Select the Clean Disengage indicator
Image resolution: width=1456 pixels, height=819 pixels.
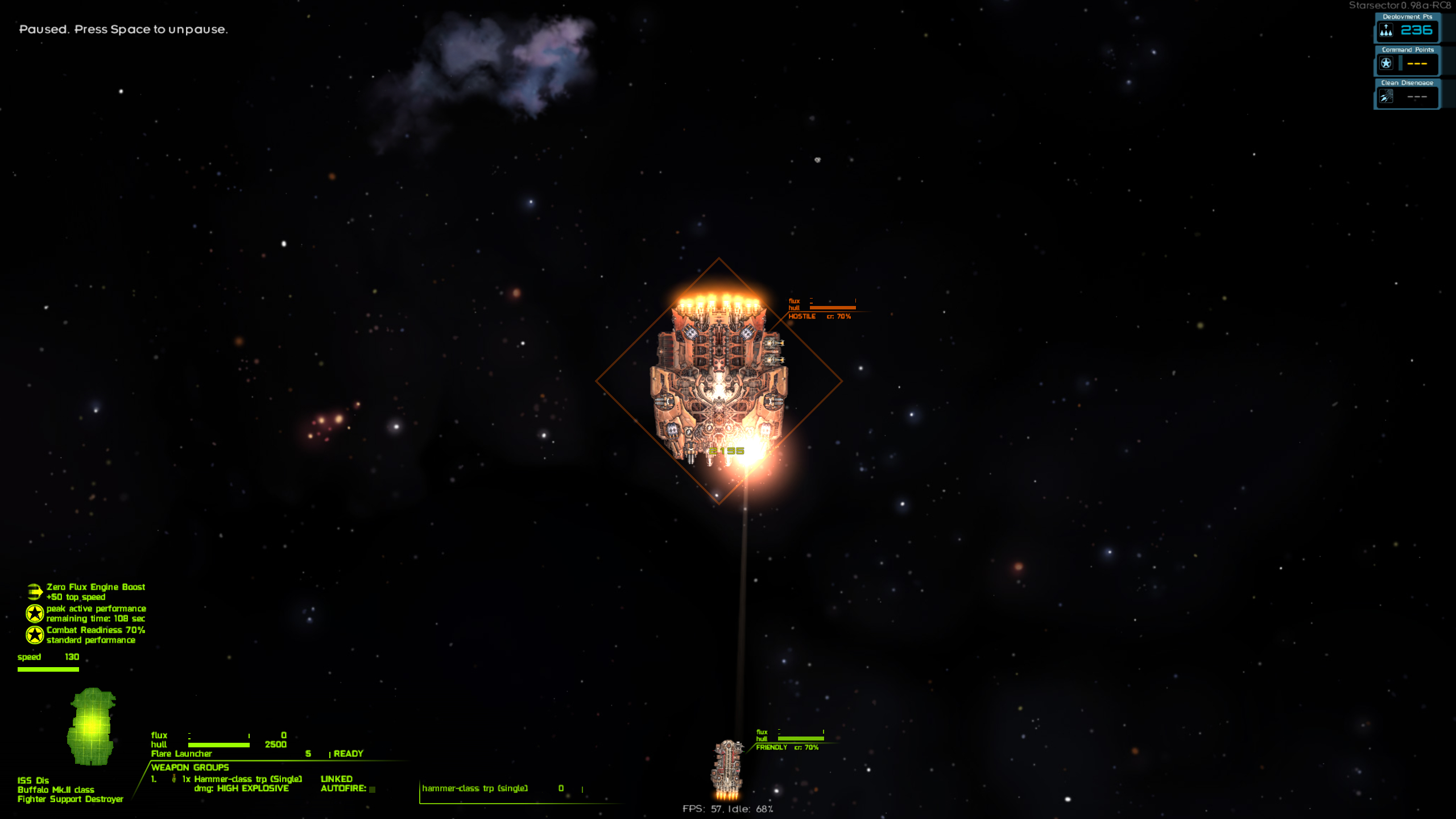pos(1407,95)
